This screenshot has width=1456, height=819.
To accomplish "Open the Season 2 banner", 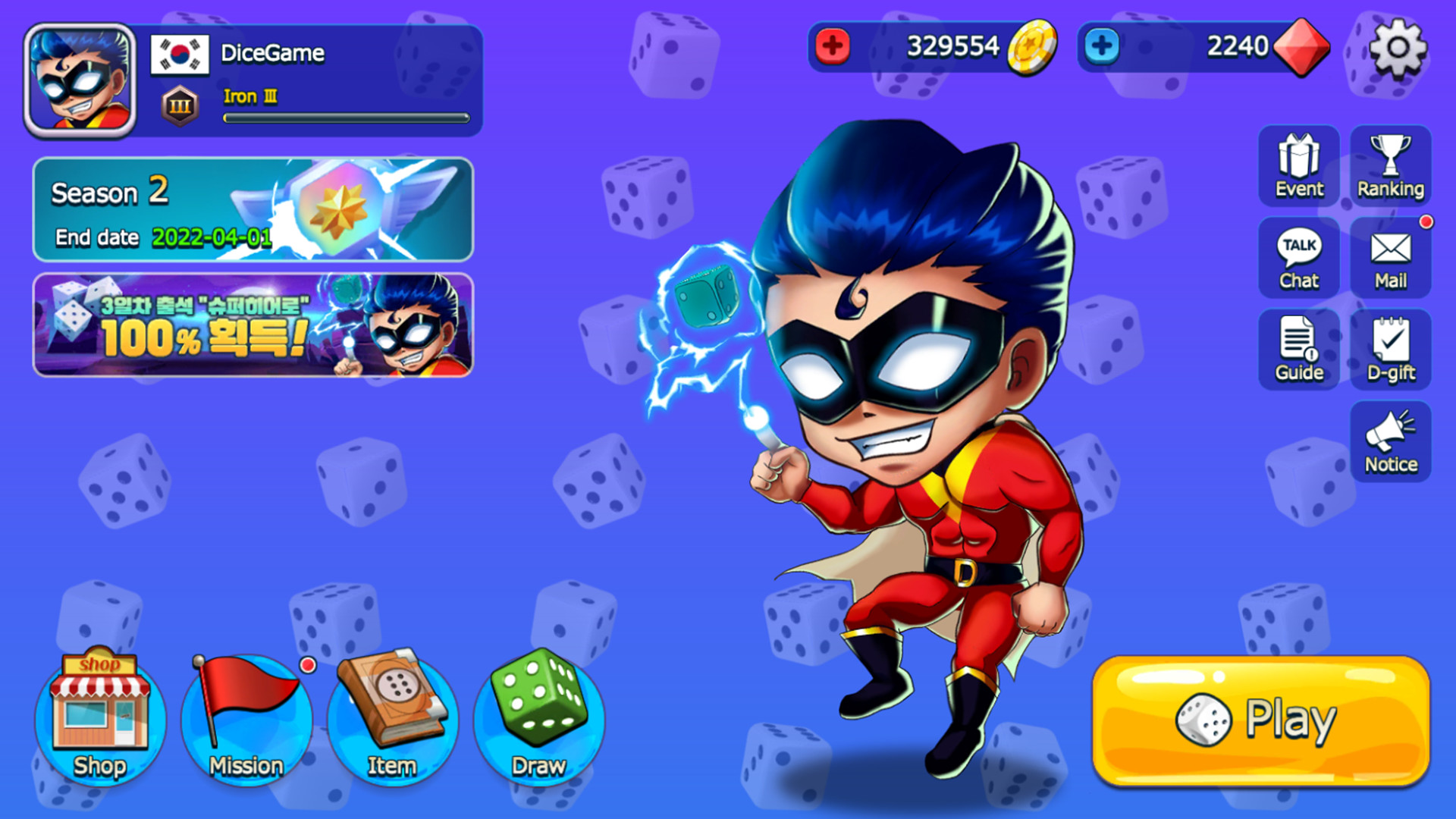I will tap(250, 212).
